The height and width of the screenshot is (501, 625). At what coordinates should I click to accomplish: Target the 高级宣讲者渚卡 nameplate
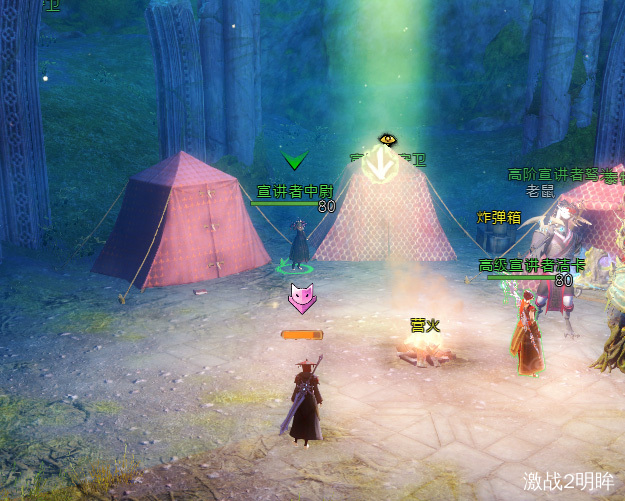[x=524, y=265]
